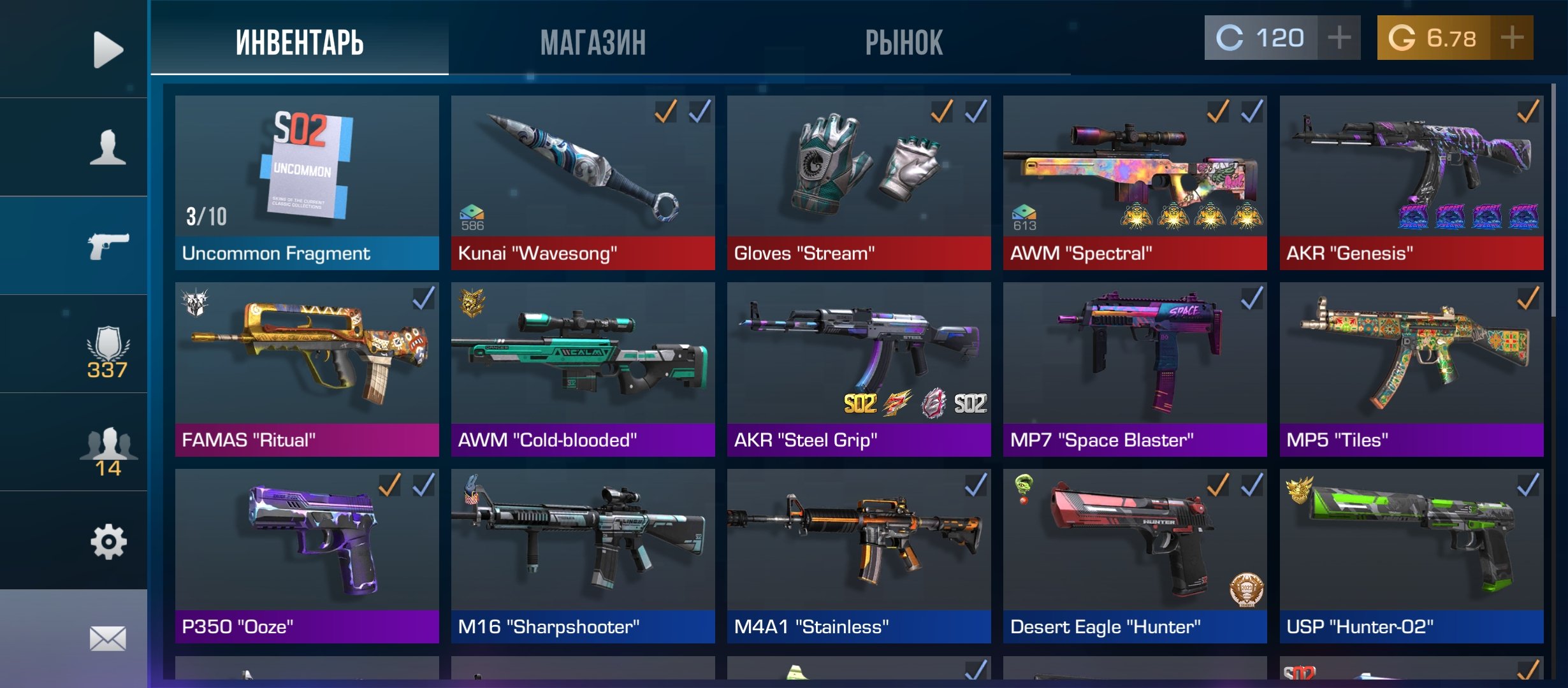Viewport: 1568px width, 688px height.
Task: Pick the AWM "Spectral" skin
Action: [1135, 182]
